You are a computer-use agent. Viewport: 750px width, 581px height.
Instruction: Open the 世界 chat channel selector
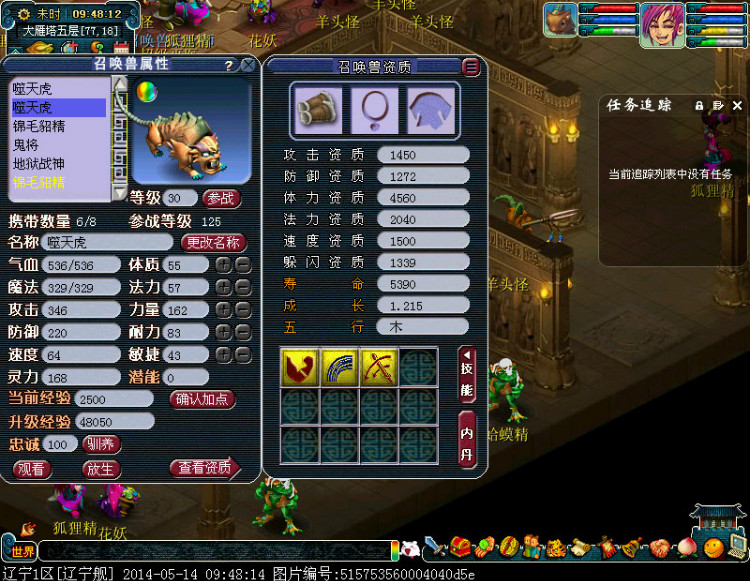click(23, 550)
